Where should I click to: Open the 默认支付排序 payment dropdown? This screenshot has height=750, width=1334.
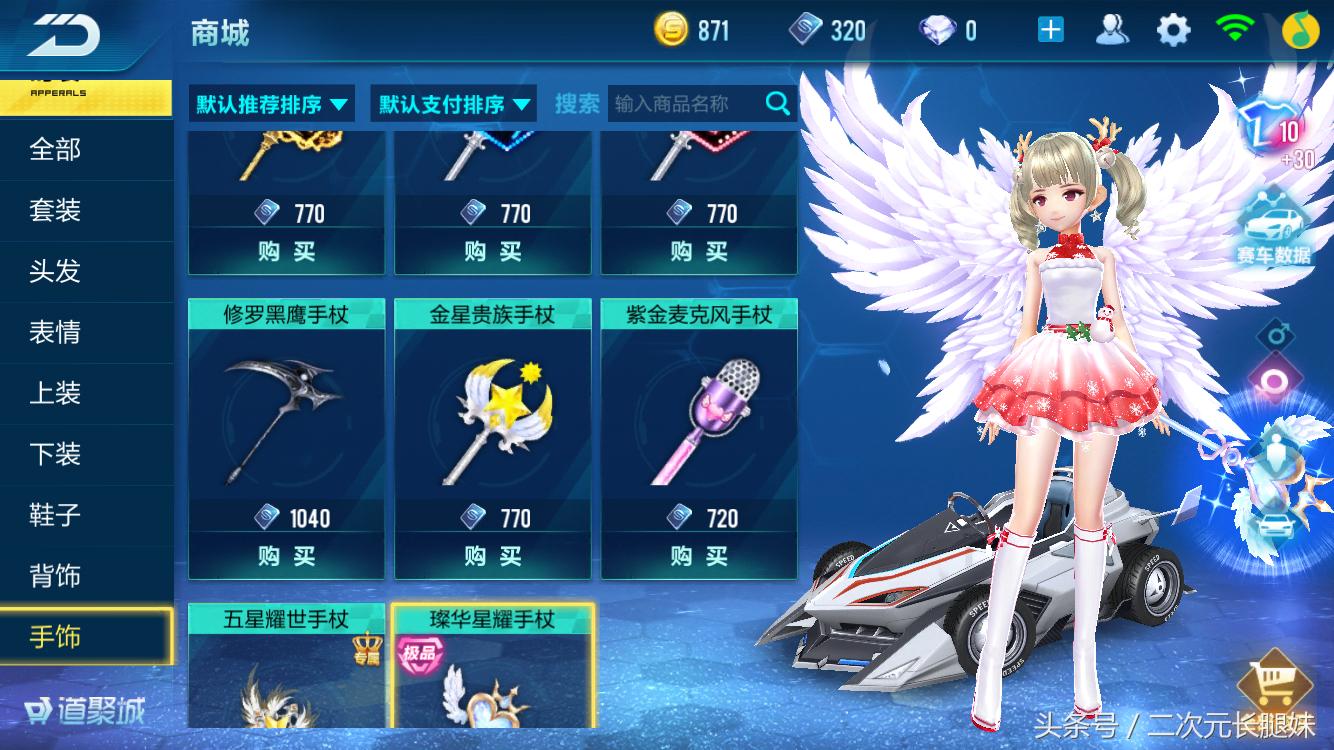coord(454,104)
